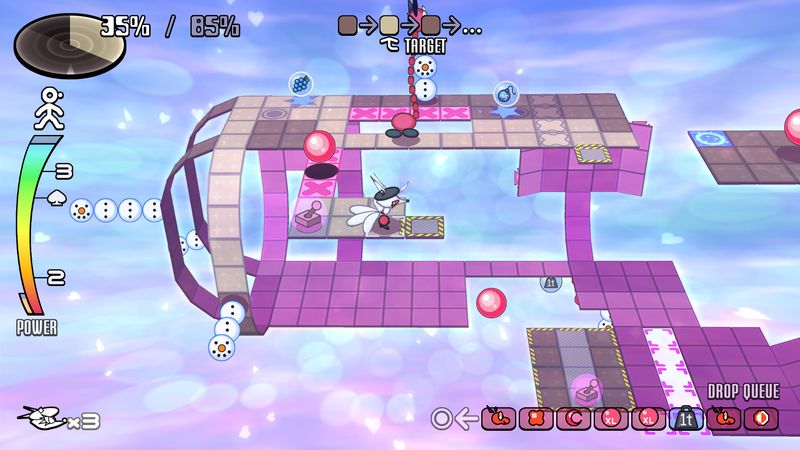Image resolution: width=800 pixels, height=450 pixels.
Task: Pick the orange splat drop queue item
Action: [x=536, y=418]
